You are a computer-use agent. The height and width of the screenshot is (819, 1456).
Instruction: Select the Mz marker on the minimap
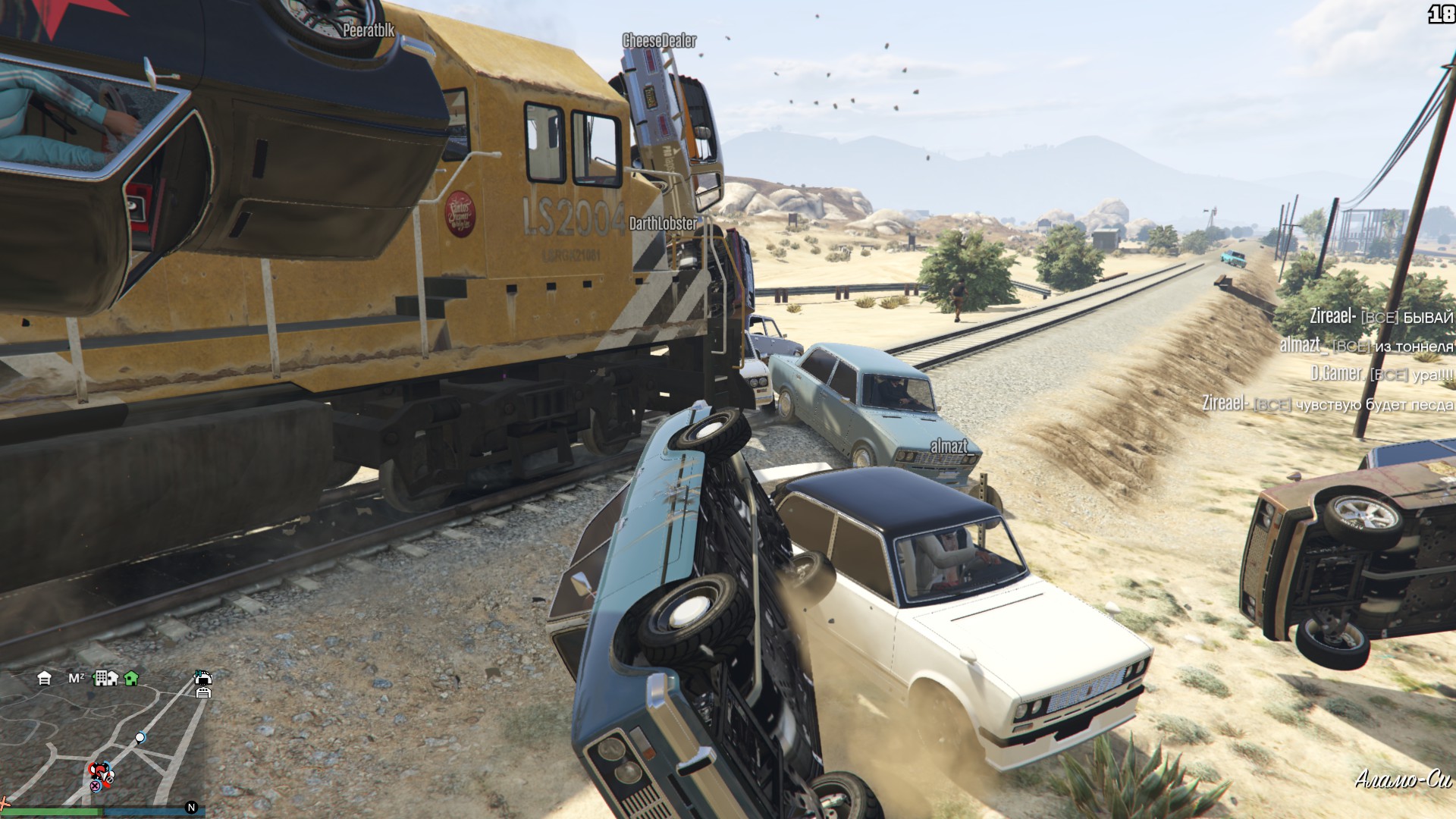click(x=77, y=678)
